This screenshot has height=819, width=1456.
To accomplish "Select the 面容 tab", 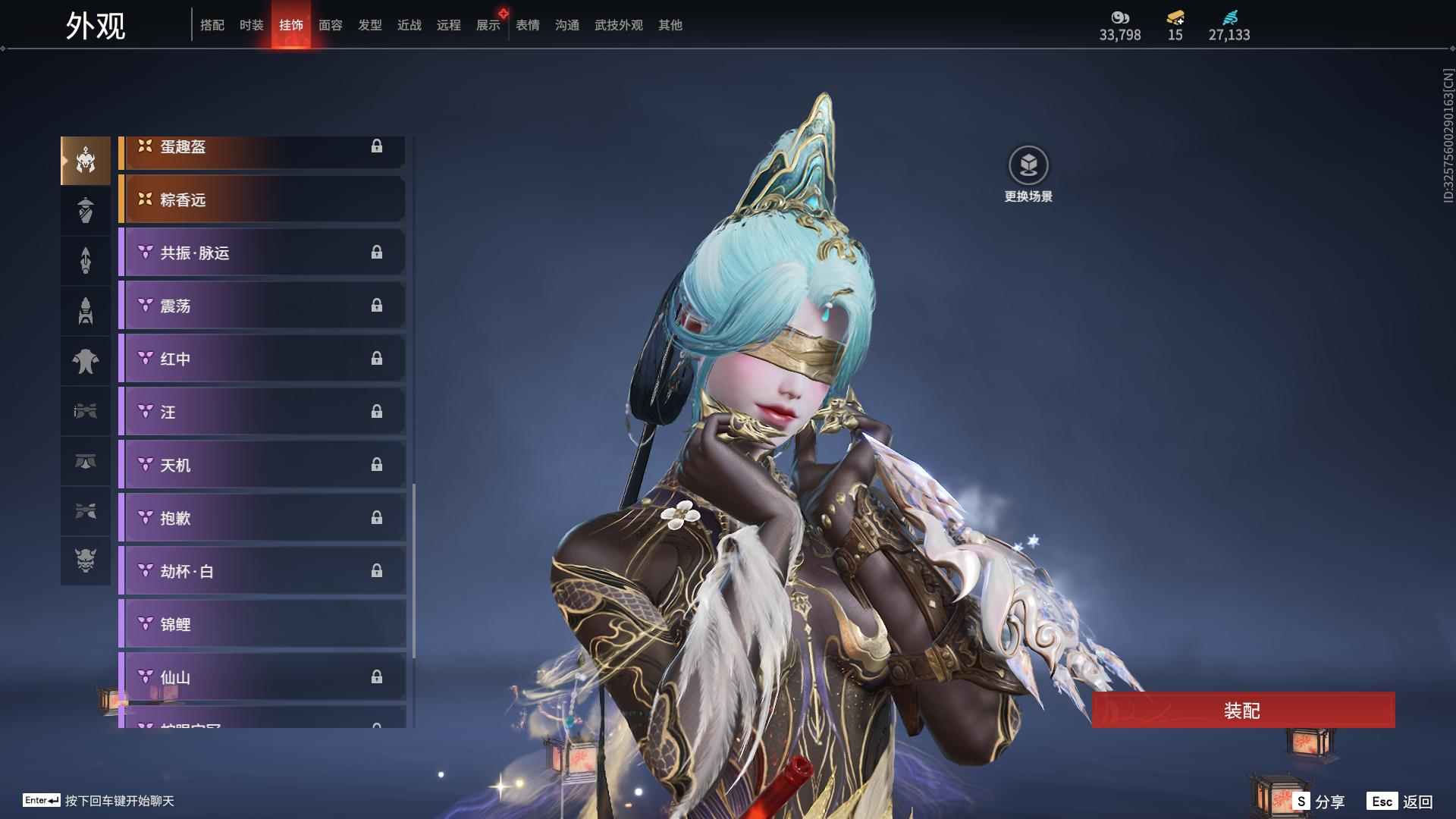I will point(331,25).
